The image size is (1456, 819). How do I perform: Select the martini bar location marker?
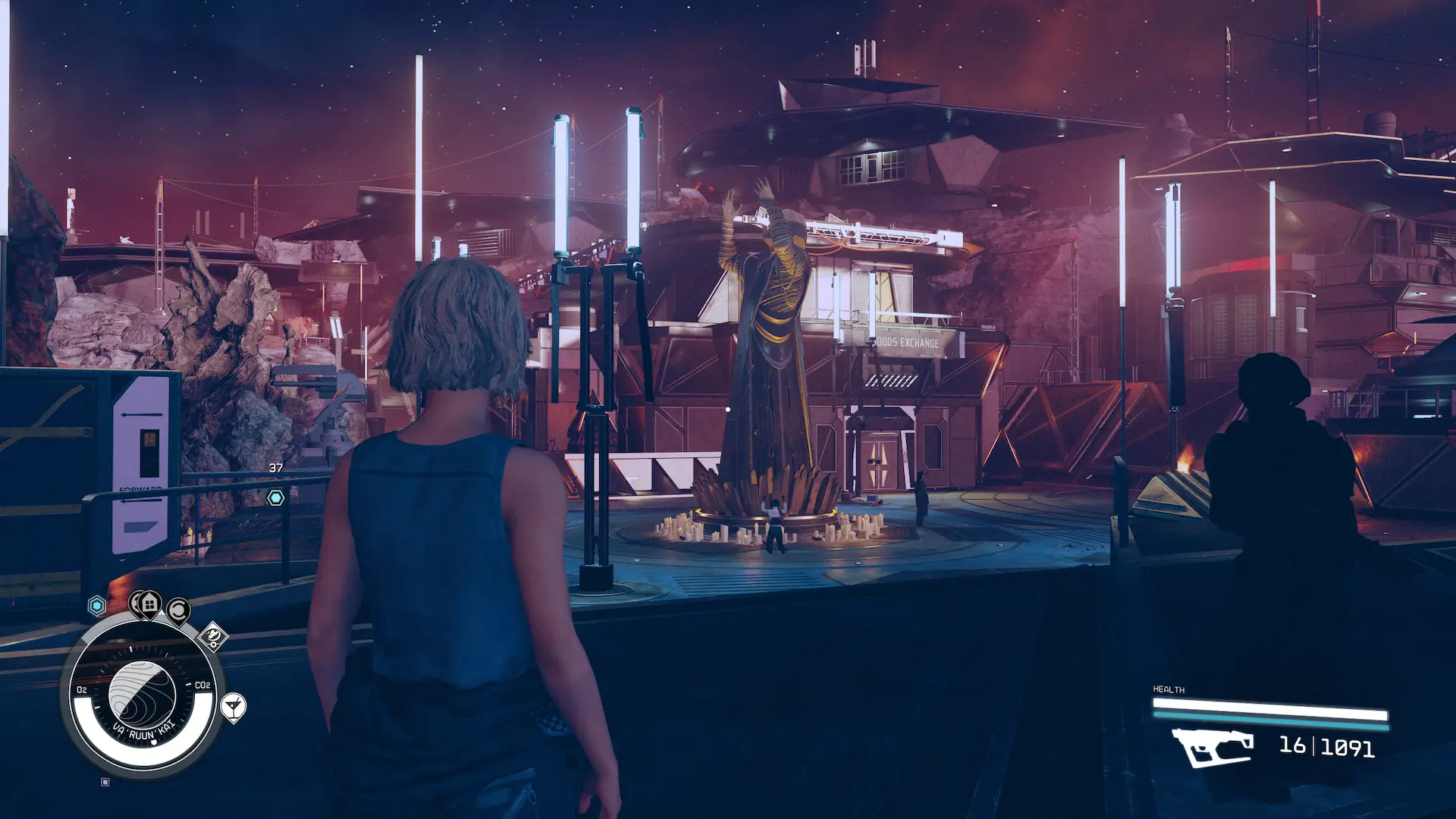(234, 707)
